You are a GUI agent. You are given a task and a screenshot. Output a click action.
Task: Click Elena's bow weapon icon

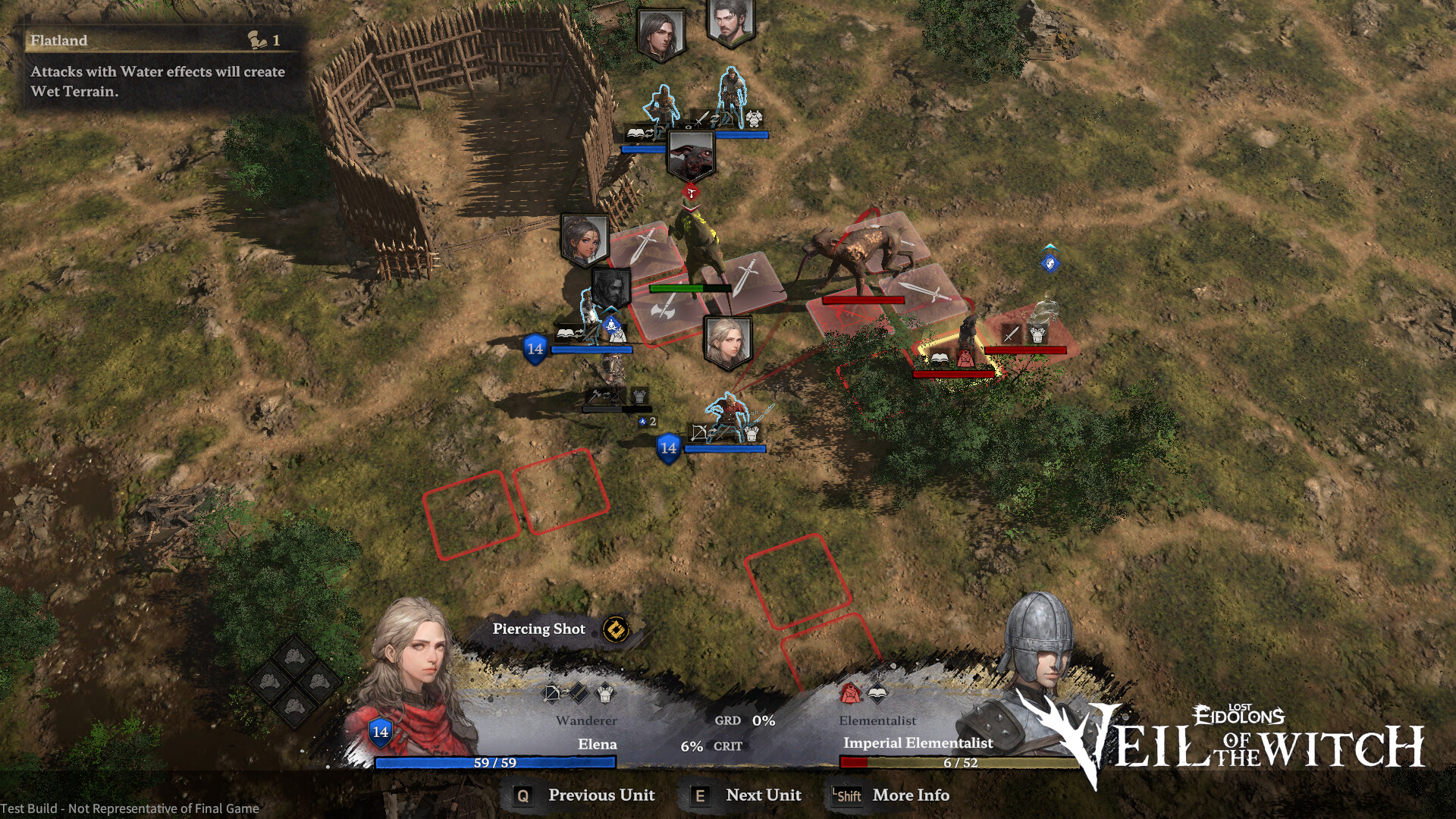pyautogui.click(x=551, y=693)
